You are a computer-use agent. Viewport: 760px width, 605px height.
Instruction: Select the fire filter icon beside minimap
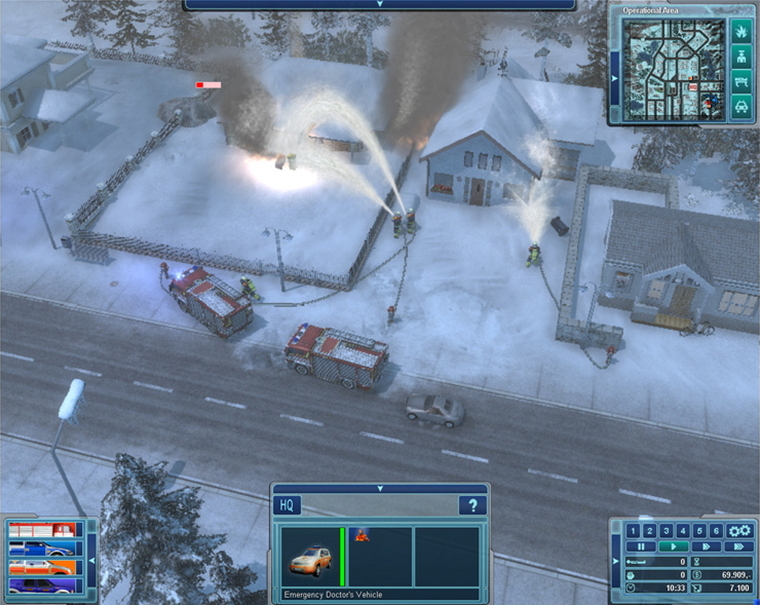coord(741,33)
